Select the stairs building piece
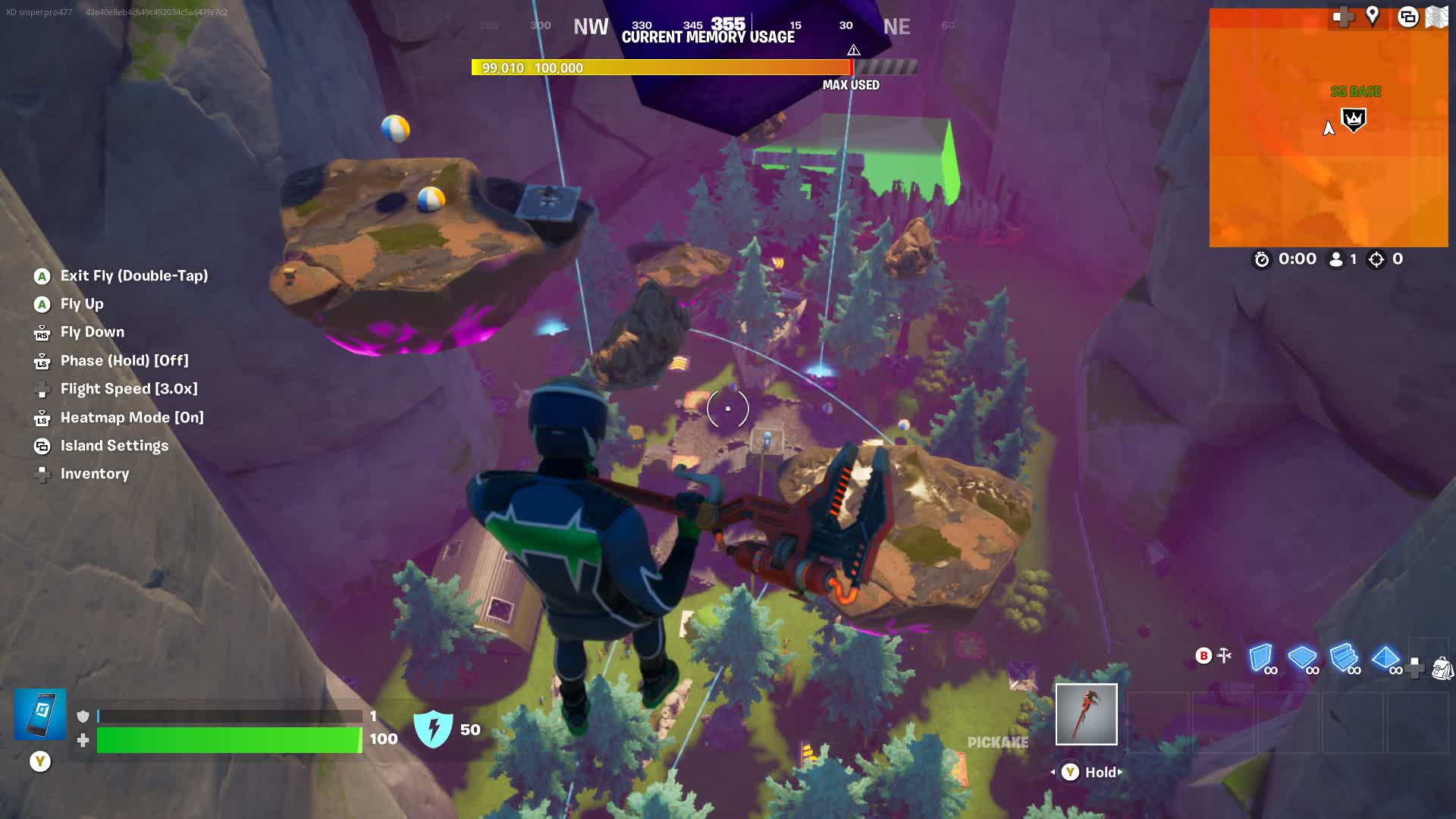Screen dimensions: 1456x819 [x=1344, y=657]
